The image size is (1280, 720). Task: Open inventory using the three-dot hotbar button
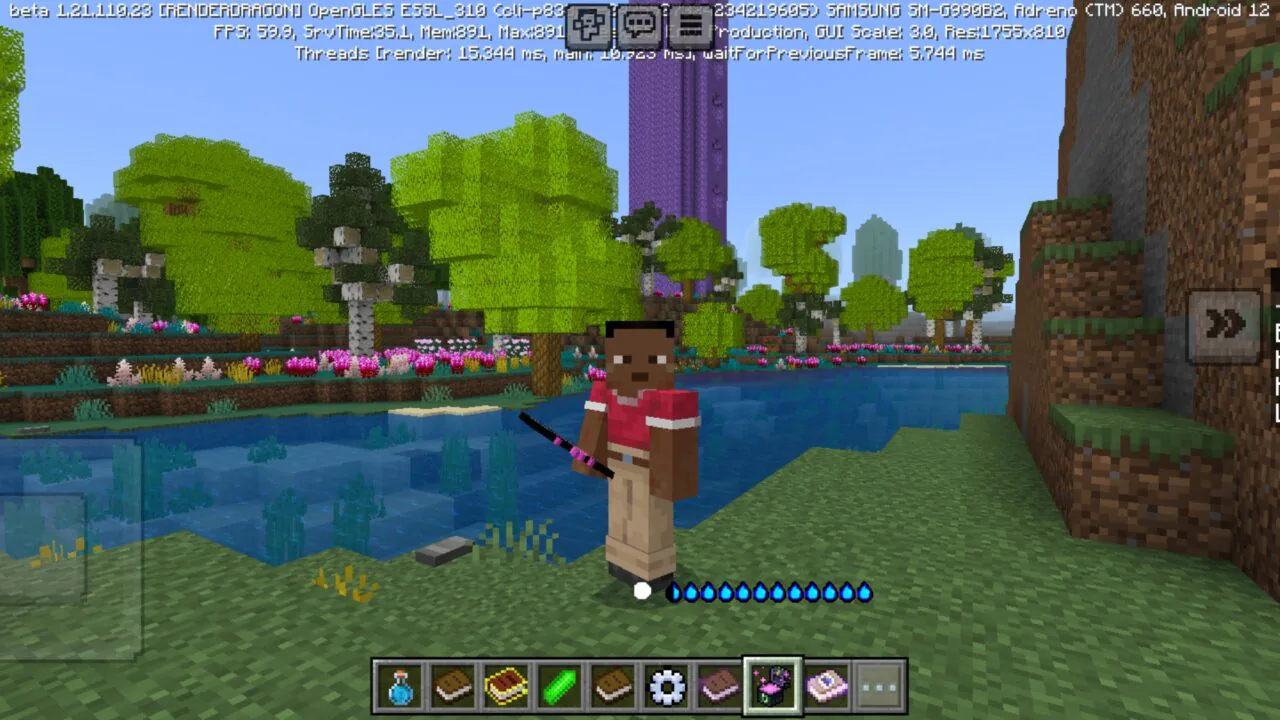(878, 686)
